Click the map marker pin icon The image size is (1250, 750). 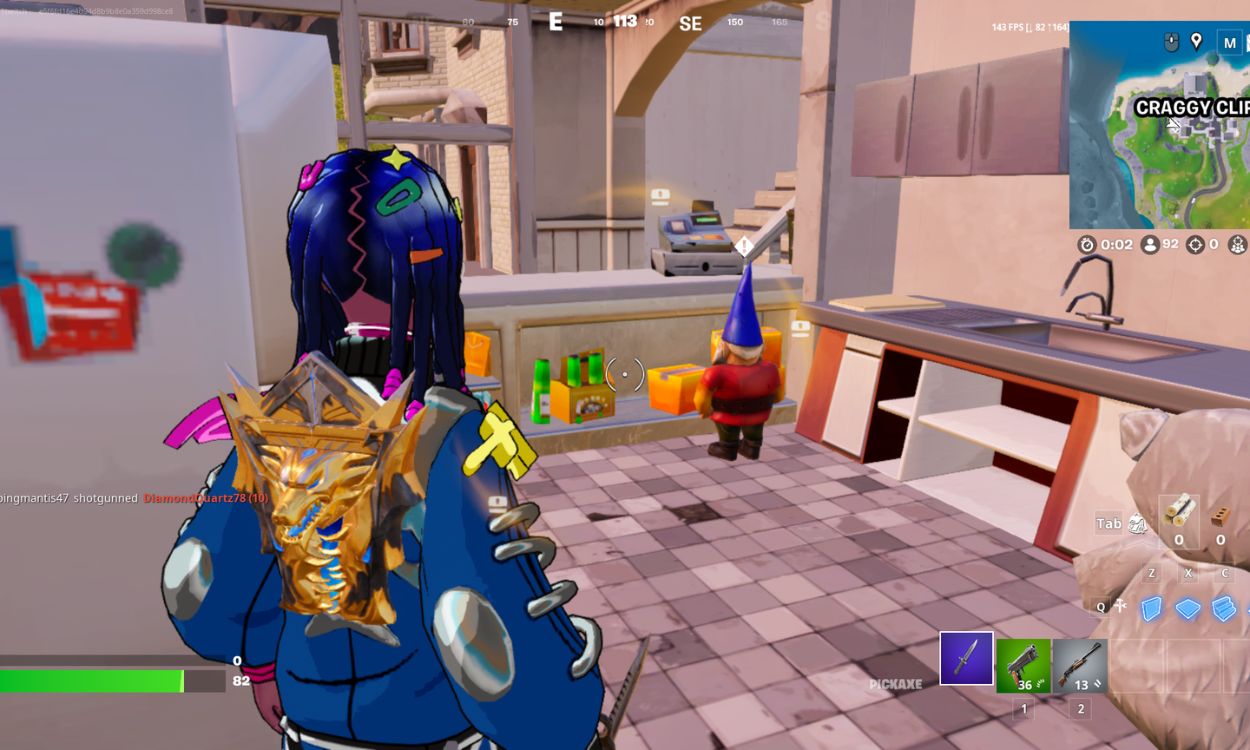click(x=1196, y=41)
